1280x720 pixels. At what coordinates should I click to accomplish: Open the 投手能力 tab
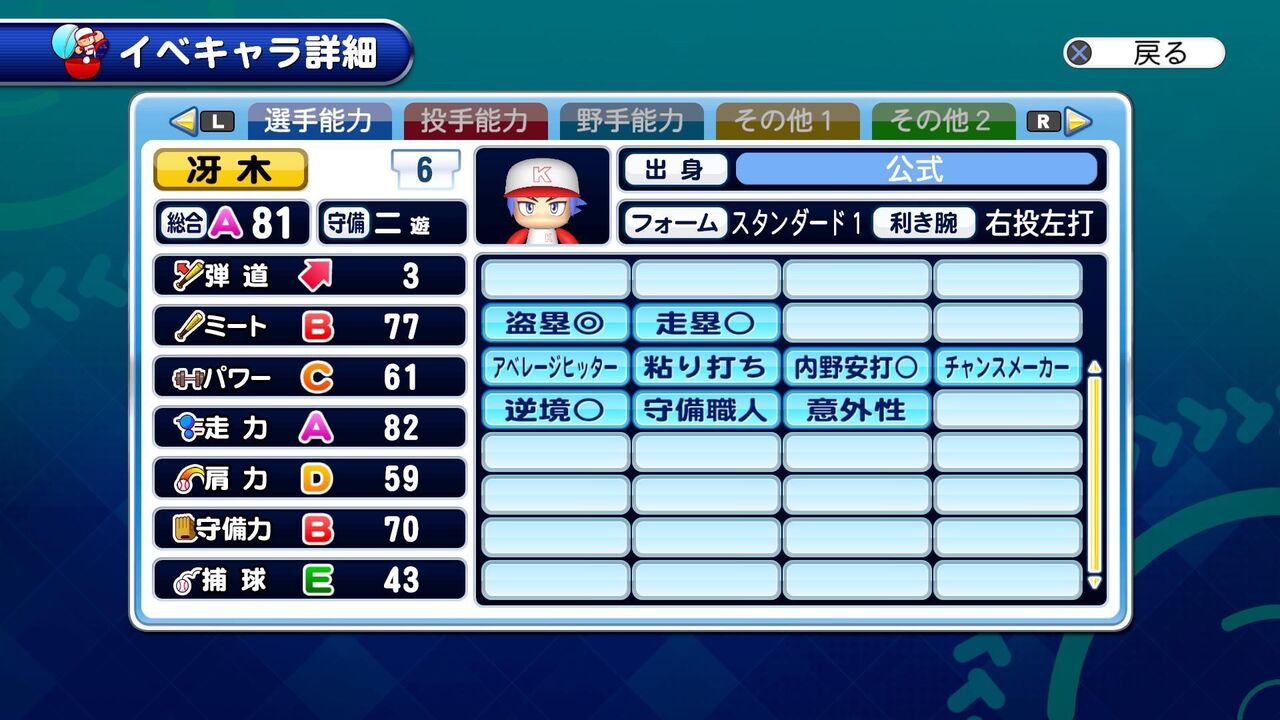[x=475, y=121]
